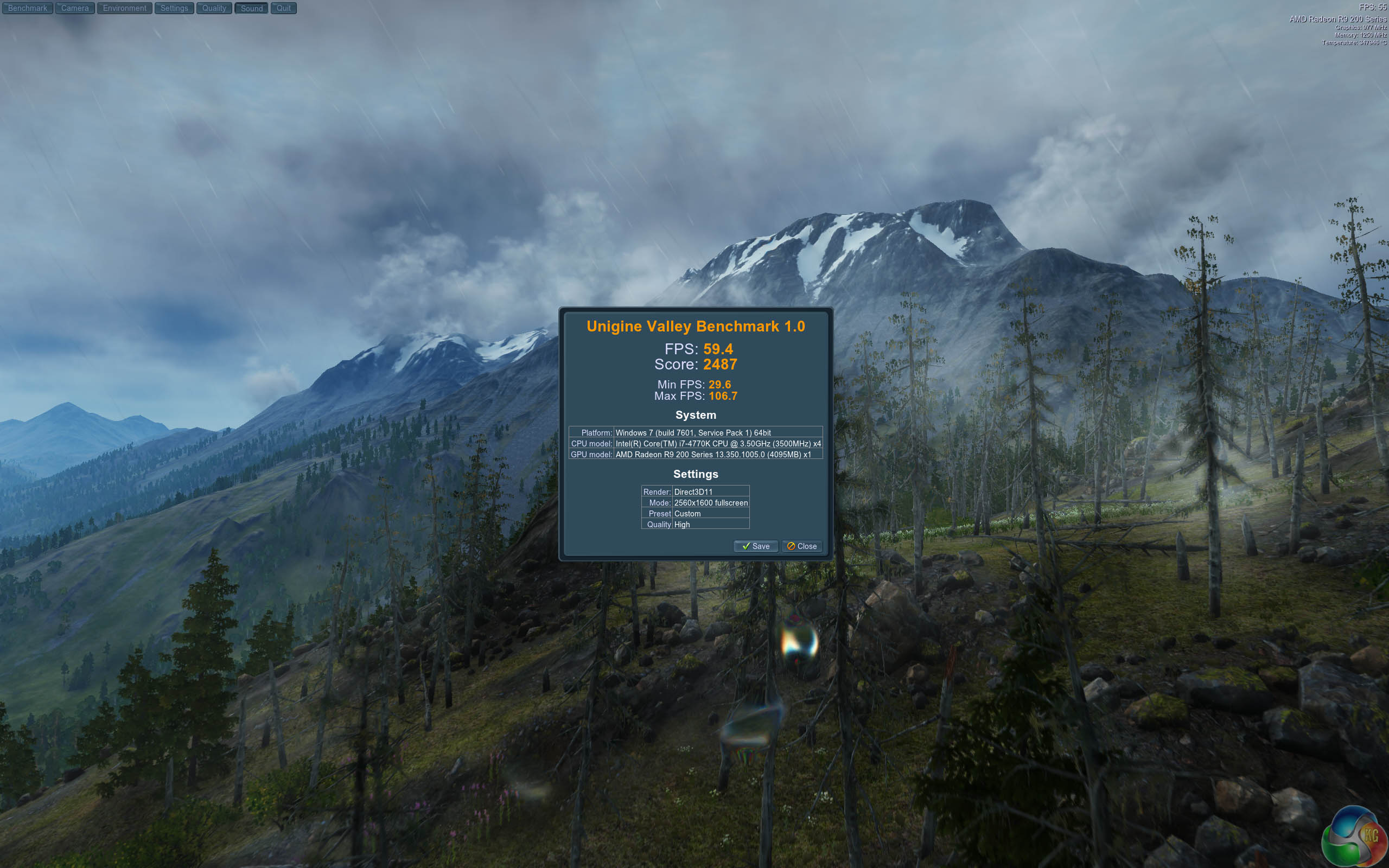Viewport: 1389px width, 868px height.
Task: Click the Camera button in top bar
Action: (75, 8)
